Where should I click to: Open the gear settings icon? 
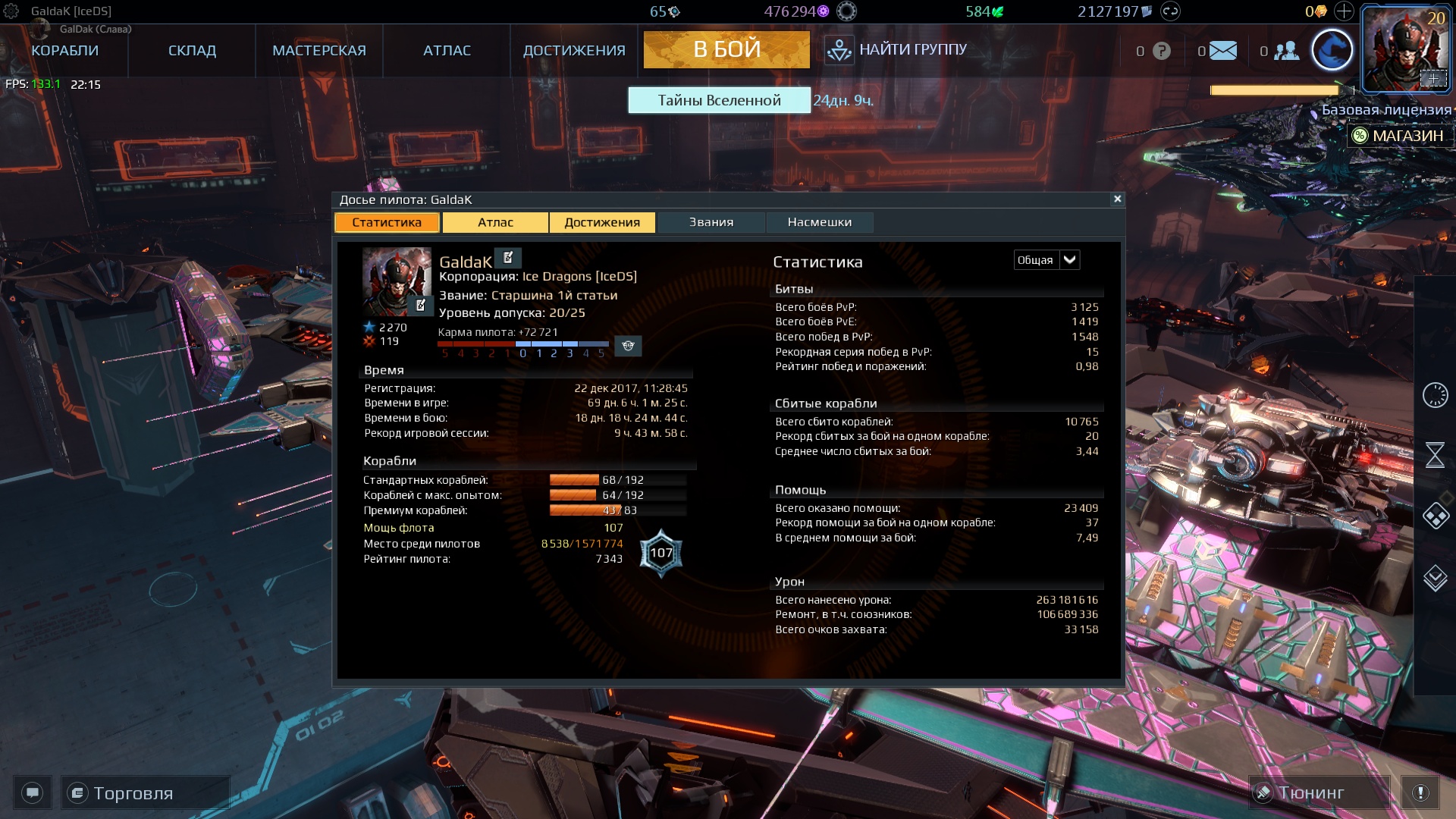(11, 11)
